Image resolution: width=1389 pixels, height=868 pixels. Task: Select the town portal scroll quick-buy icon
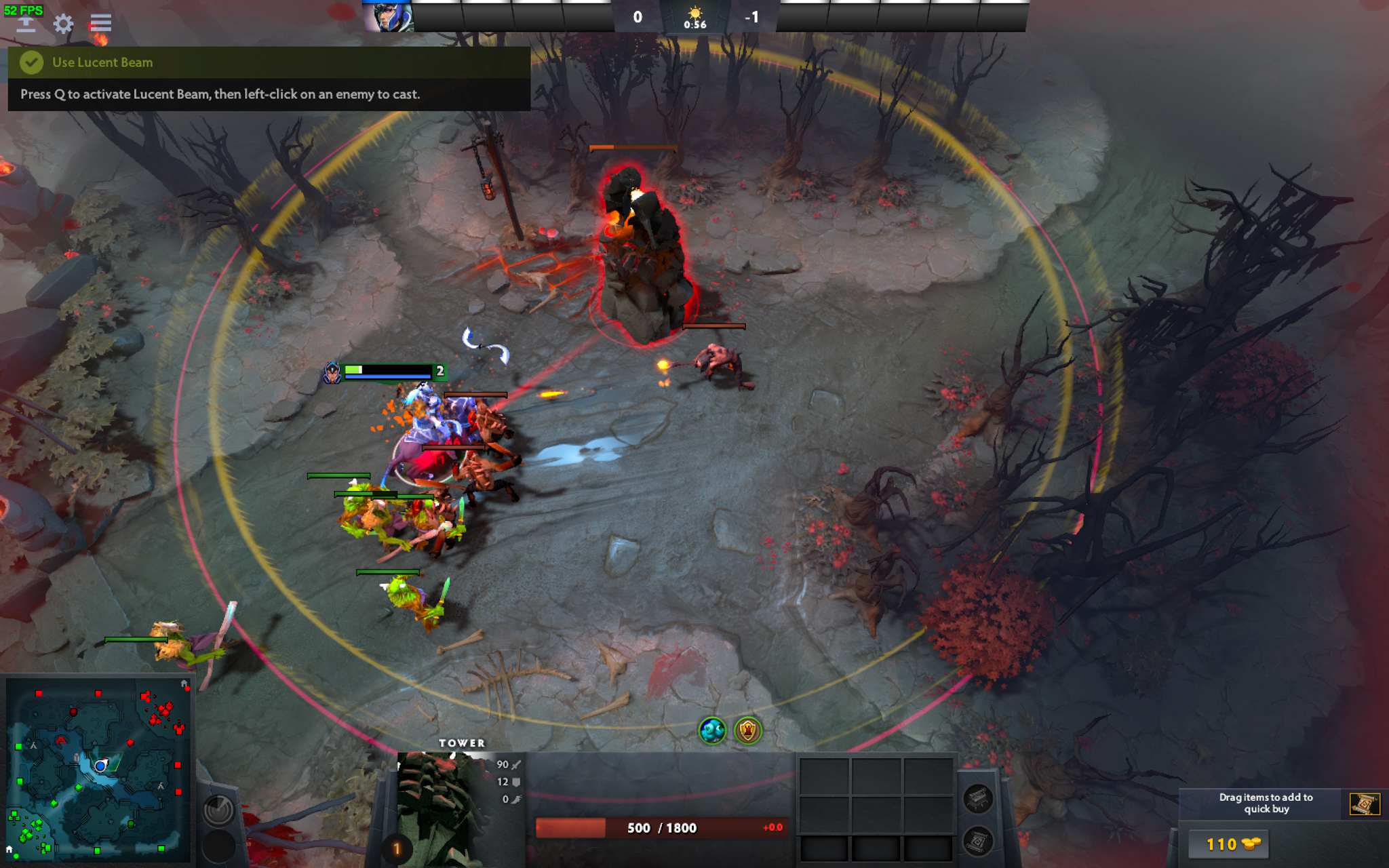pyautogui.click(x=1364, y=804)
